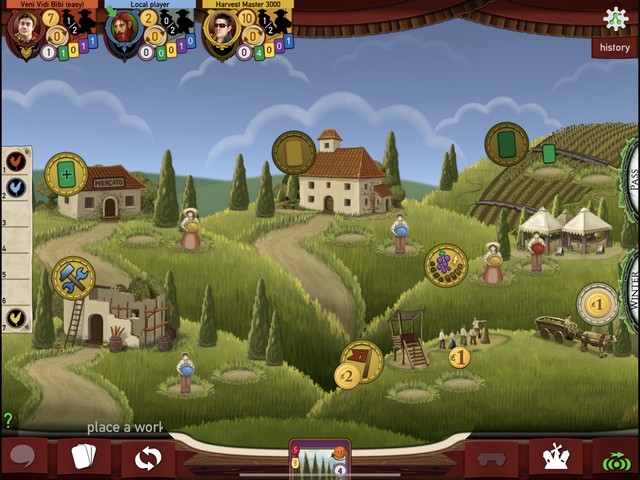Image resolution: width=640 pixels, height=480 pixels.
Task: Select Veni Vidi Bibi player portrait
Action: (23, 28)
